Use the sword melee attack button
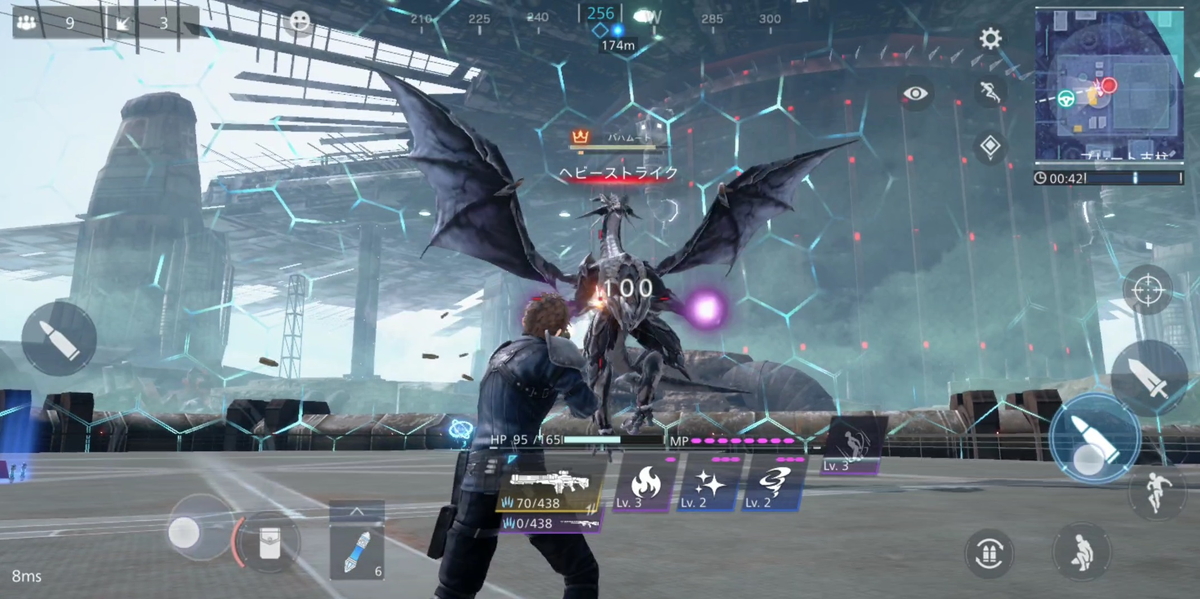 [x=1149, y=378]
